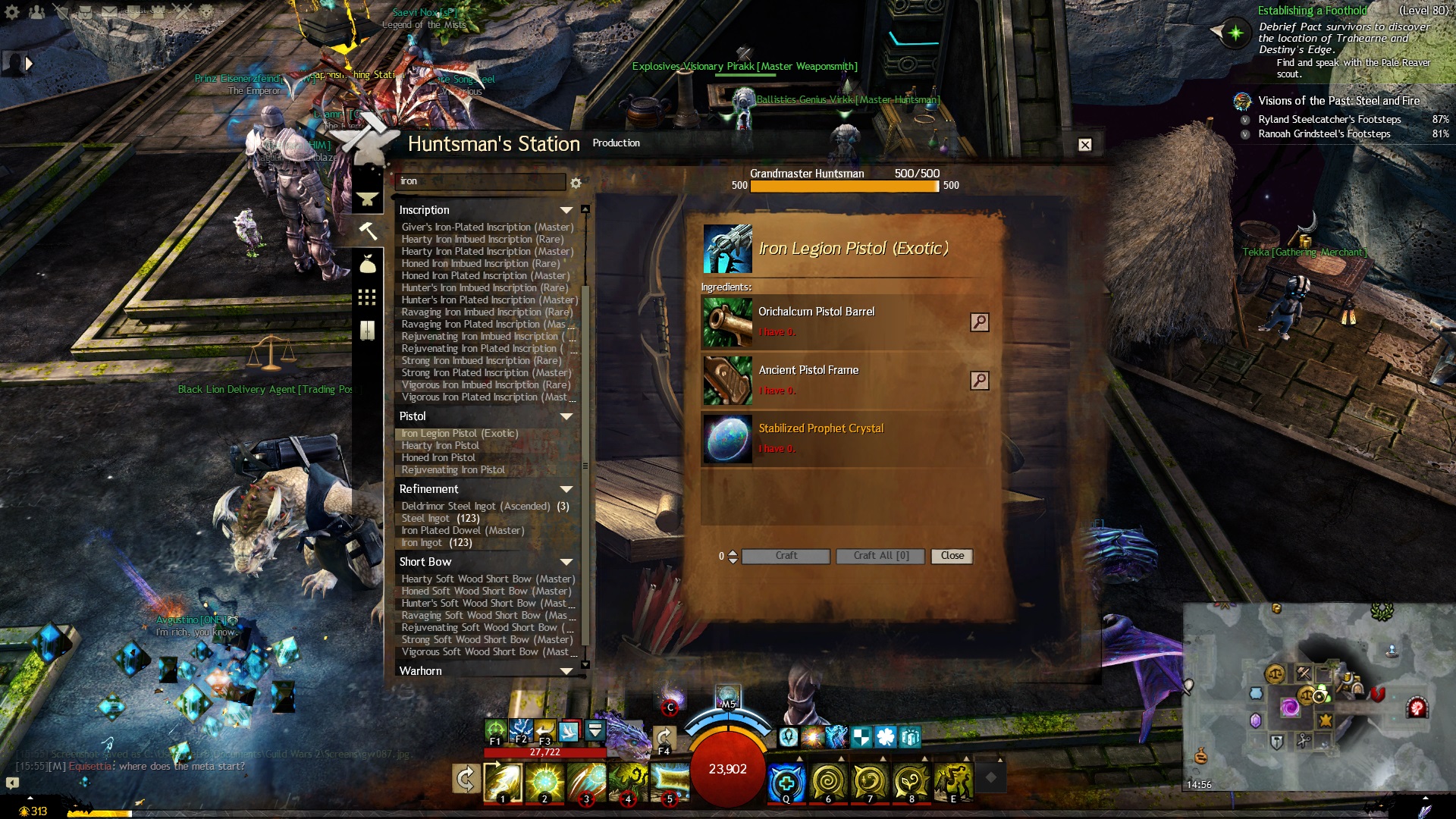
Task: Click the Craft button
Action: [x=786, y=556]
